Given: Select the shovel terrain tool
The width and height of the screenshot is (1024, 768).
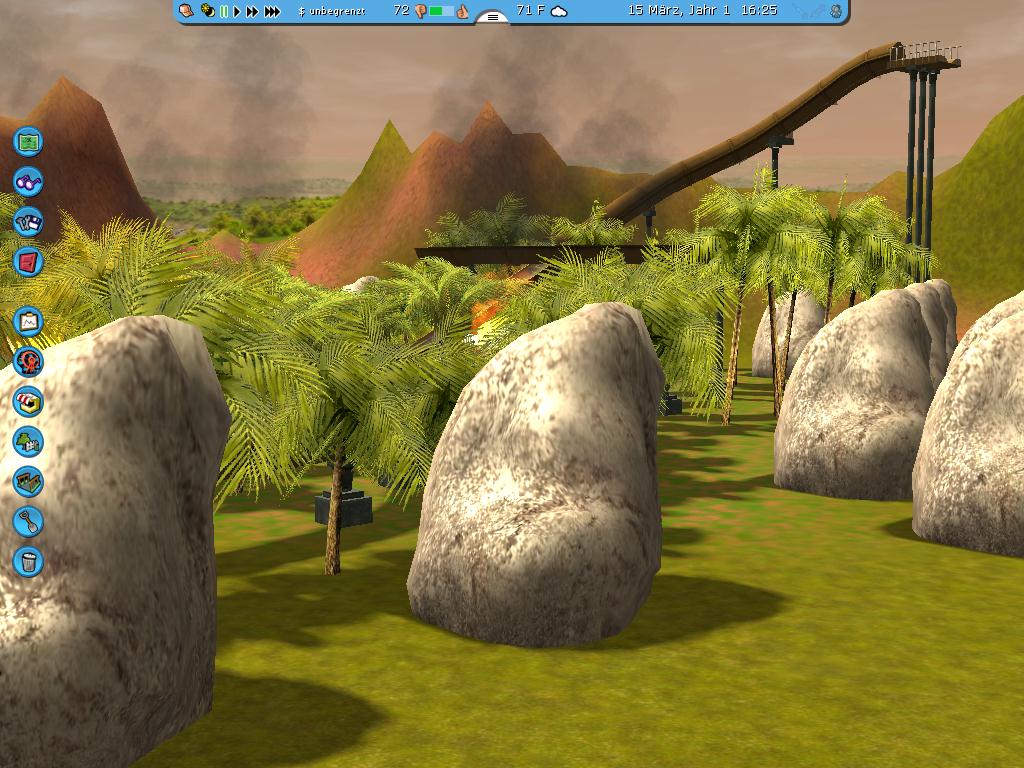Looking at the screenshot, I should point(28,521).
